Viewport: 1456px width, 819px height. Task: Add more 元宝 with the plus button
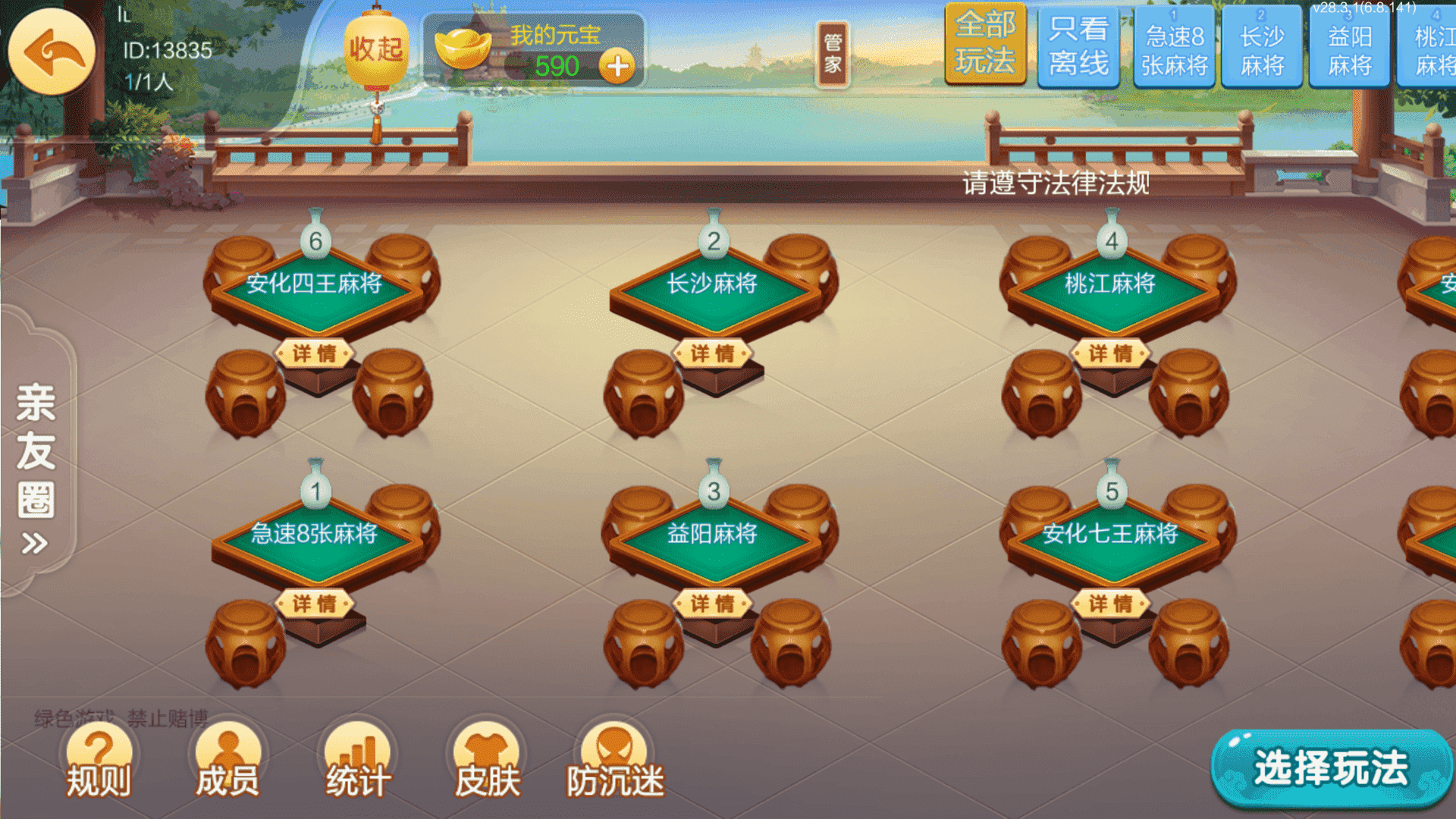point(617,67)
